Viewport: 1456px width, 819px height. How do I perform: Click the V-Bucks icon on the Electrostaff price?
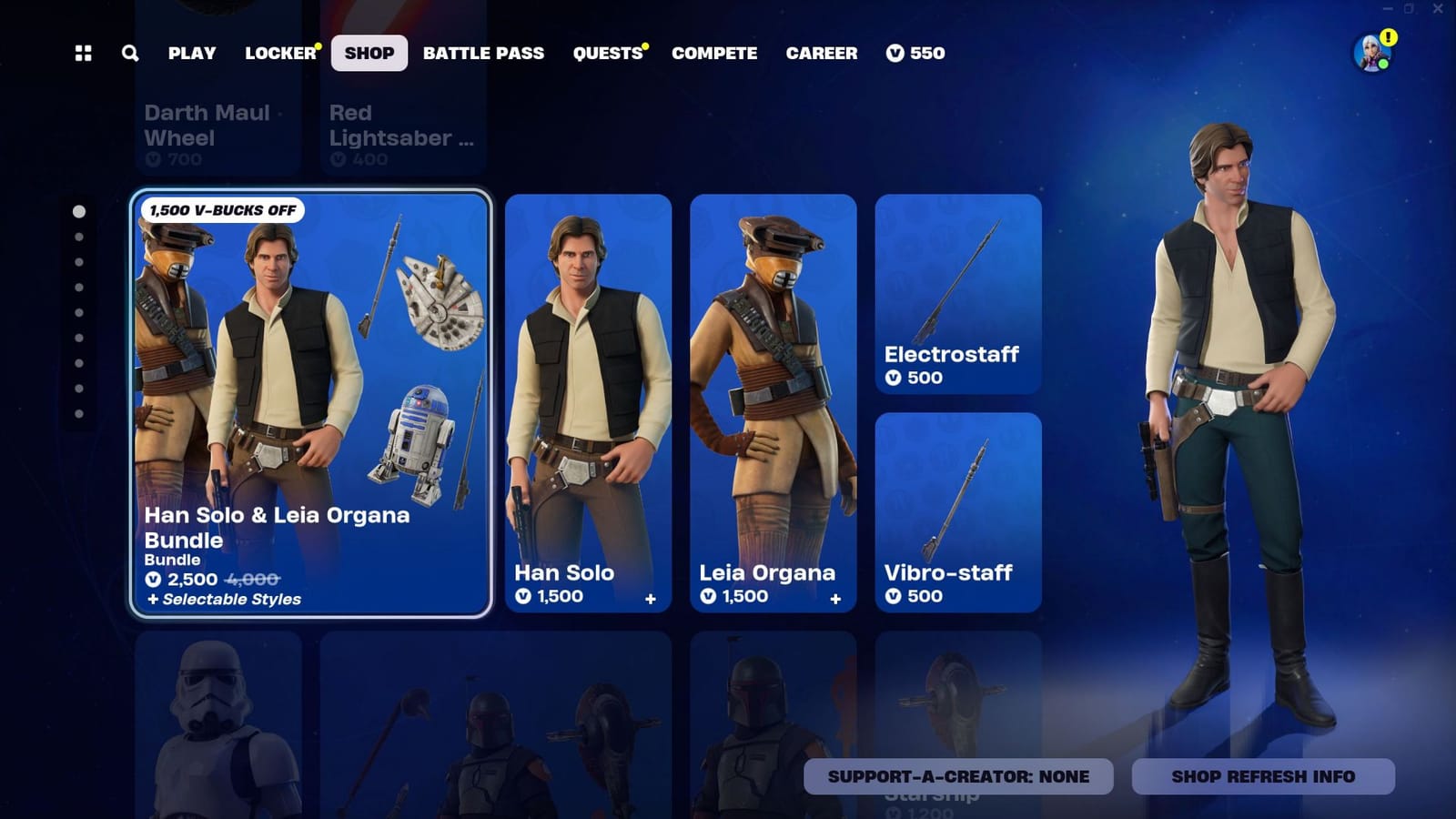896,379
